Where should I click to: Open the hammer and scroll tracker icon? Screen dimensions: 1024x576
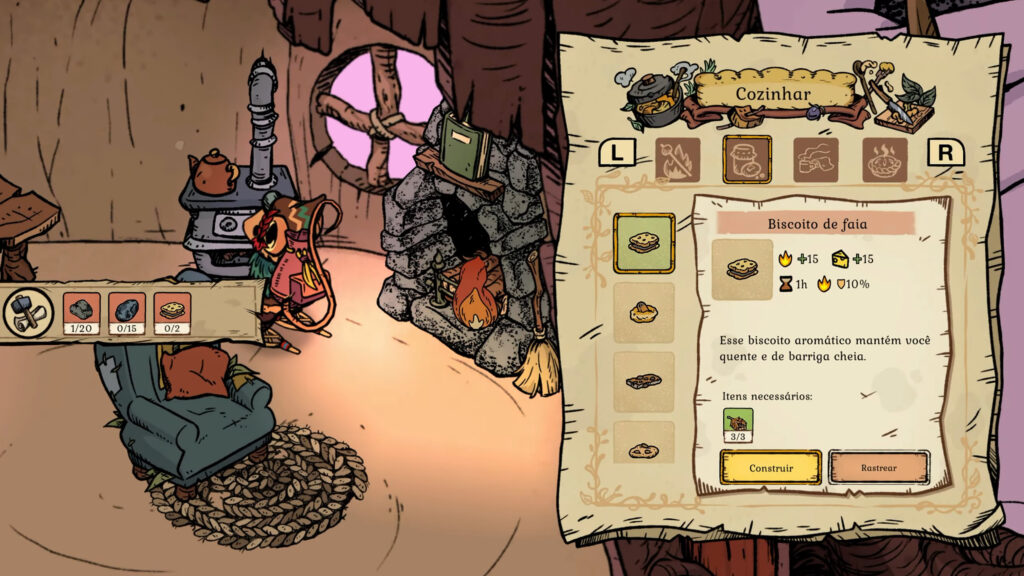coord(30,313)
